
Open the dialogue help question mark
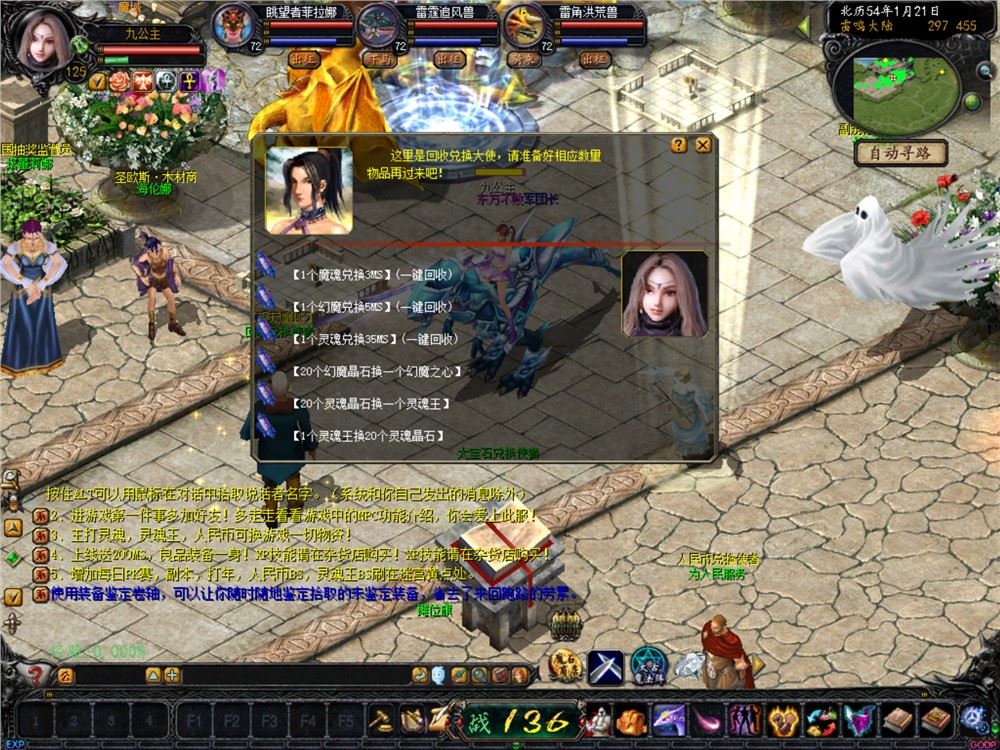tap(680, 145)
